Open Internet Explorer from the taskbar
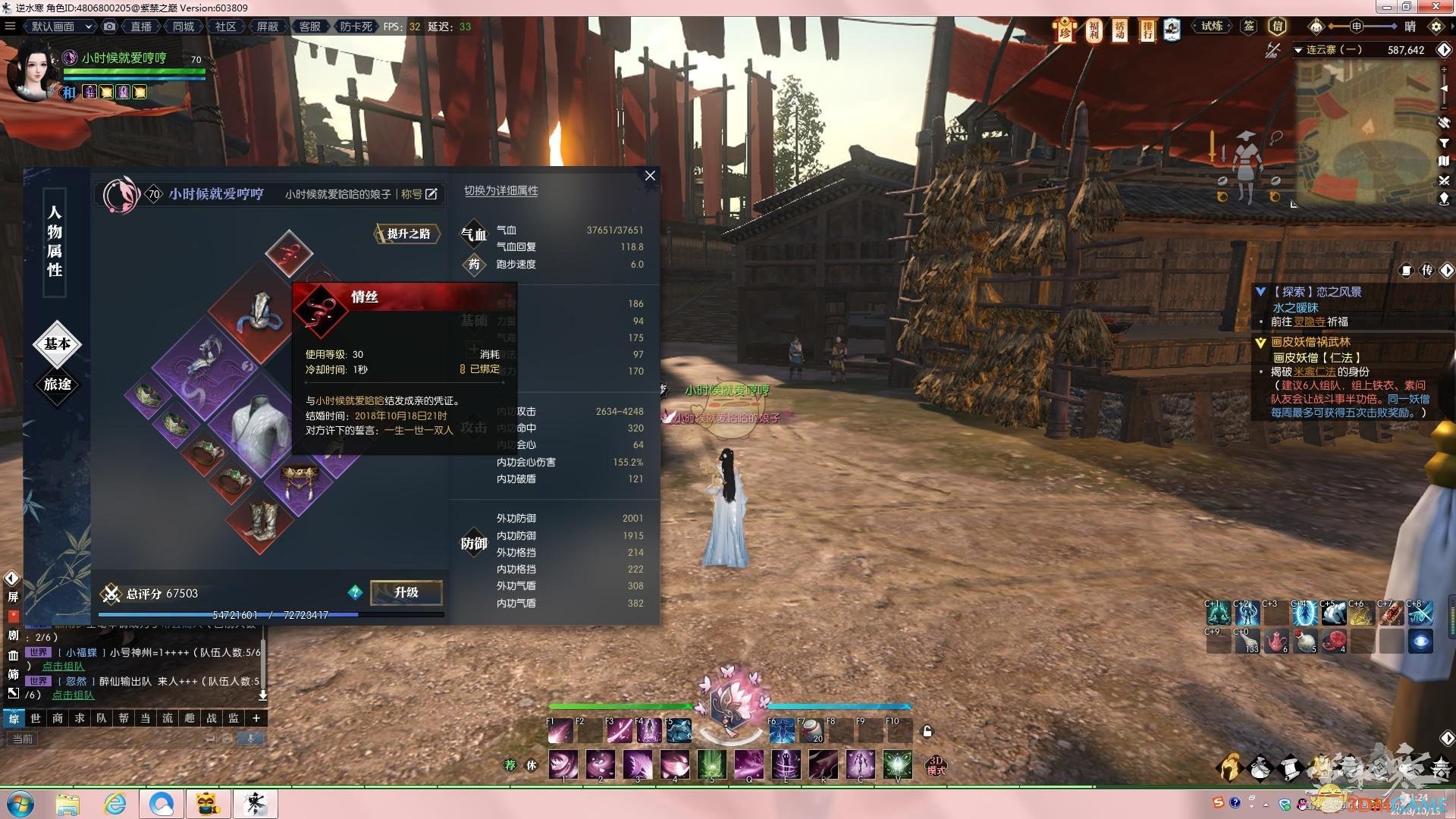This screenshot has width=1456, height=819. (x=115, y=803)
